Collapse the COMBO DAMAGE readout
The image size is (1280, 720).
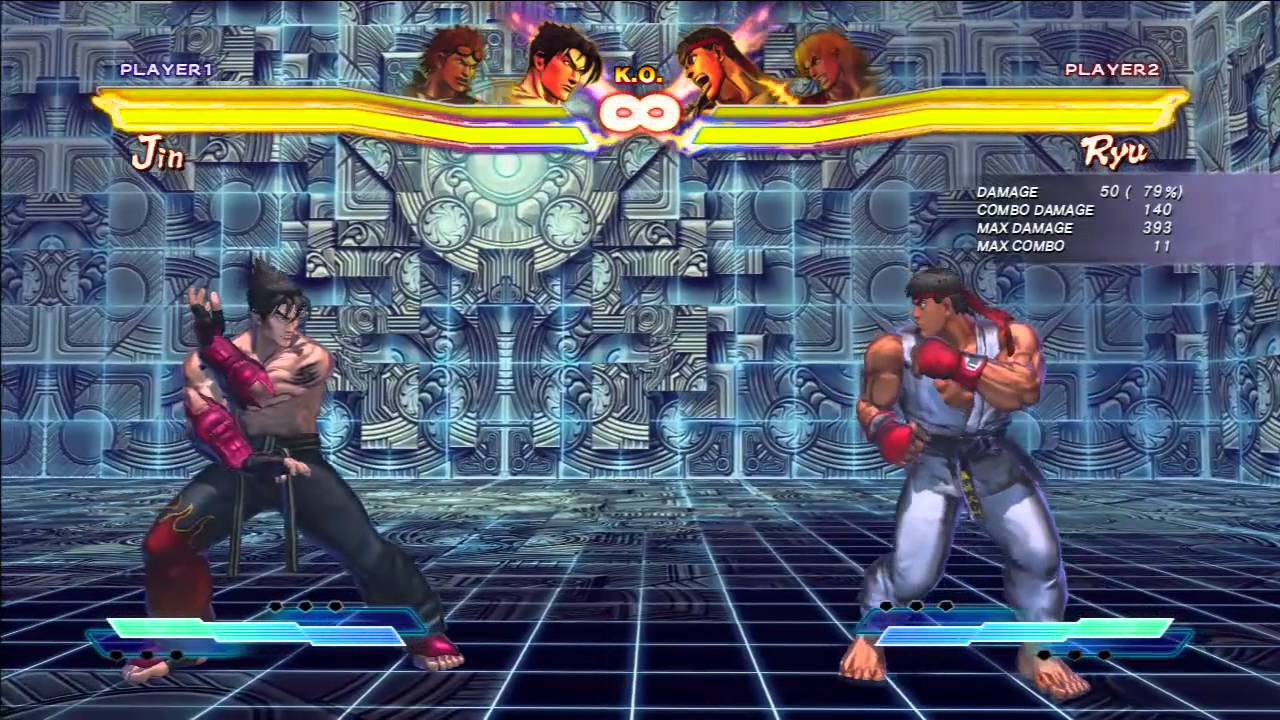(1035, 210)
